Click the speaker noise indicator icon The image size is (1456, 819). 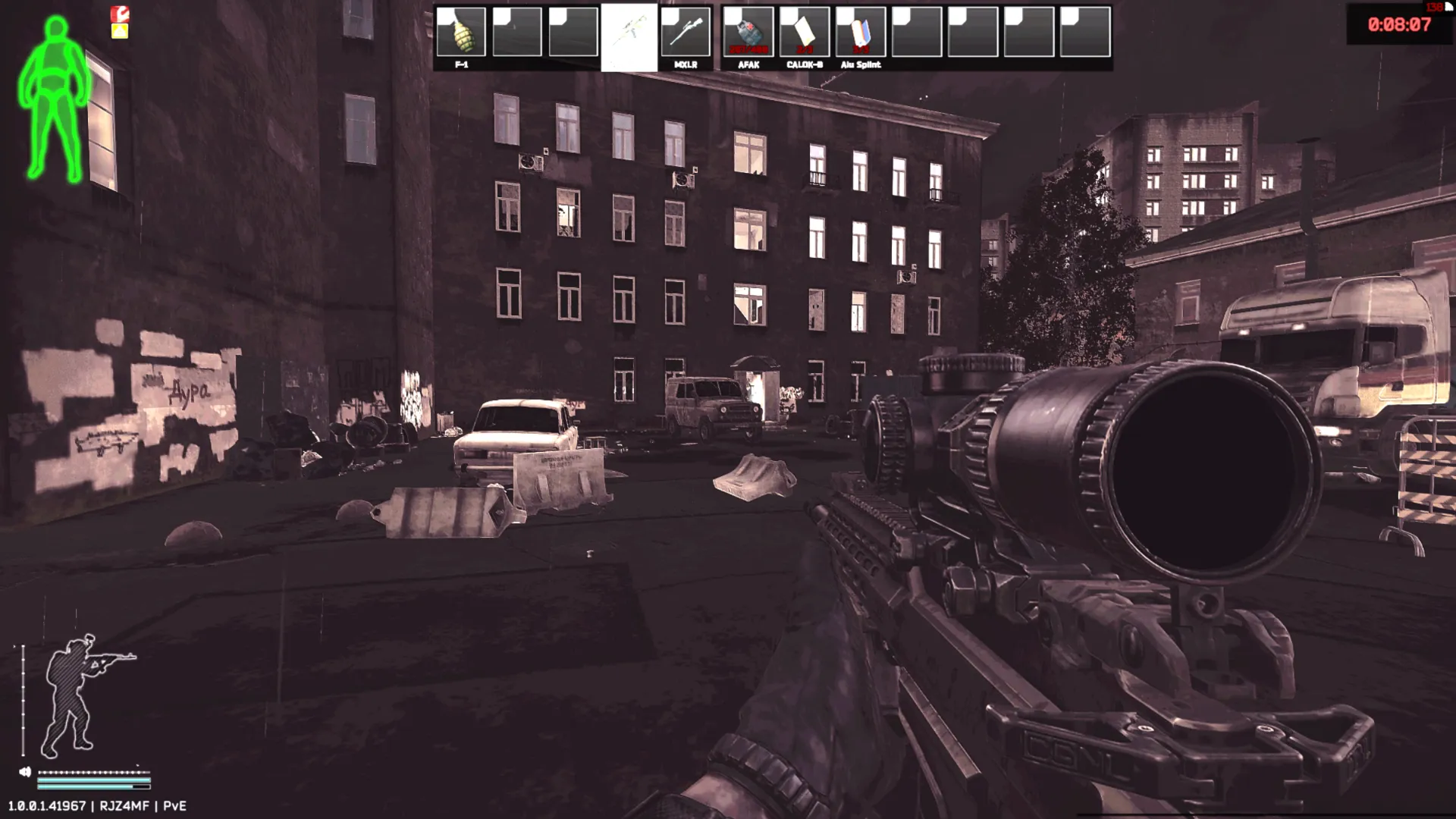pyautogui.click(x=25, y=772)
